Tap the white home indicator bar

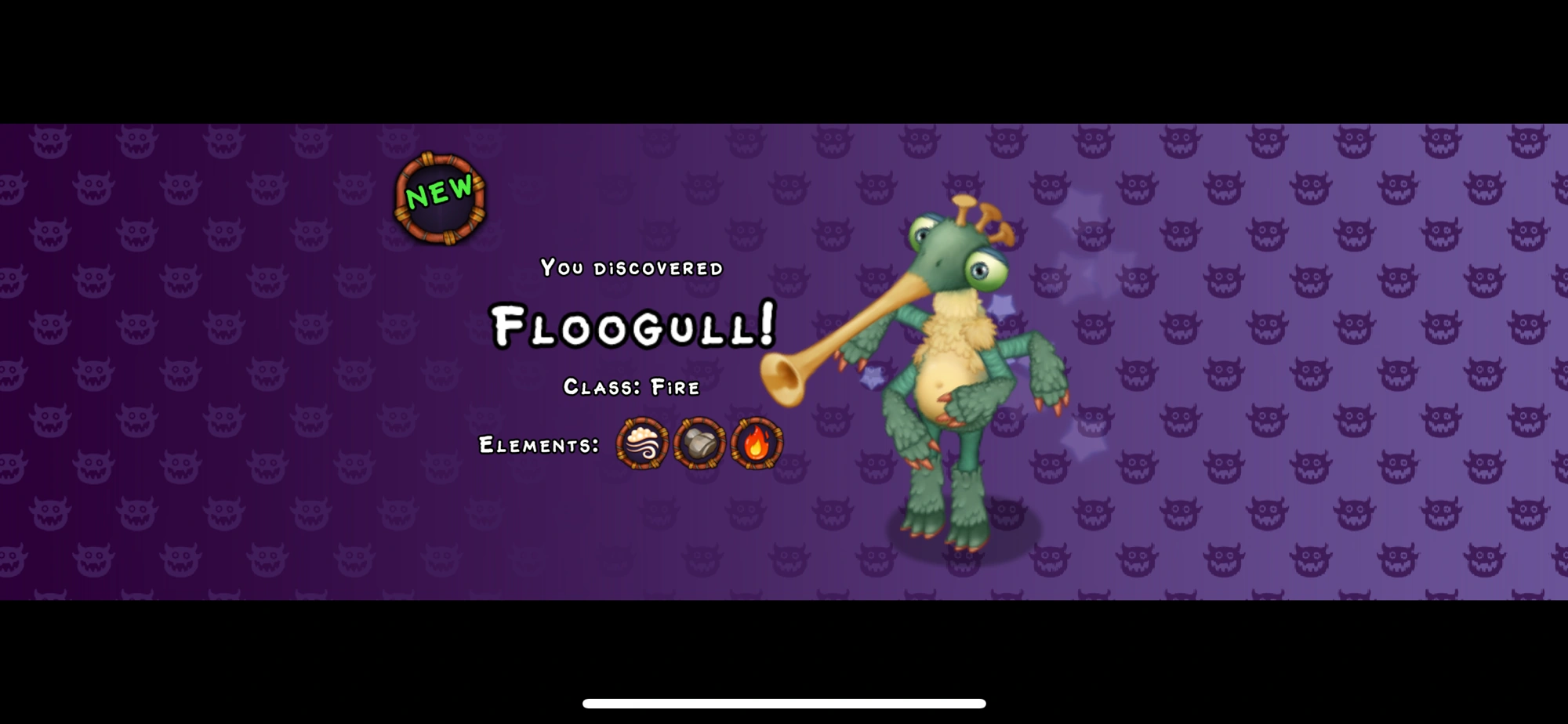pyautogui.click(x=784, y=704)
